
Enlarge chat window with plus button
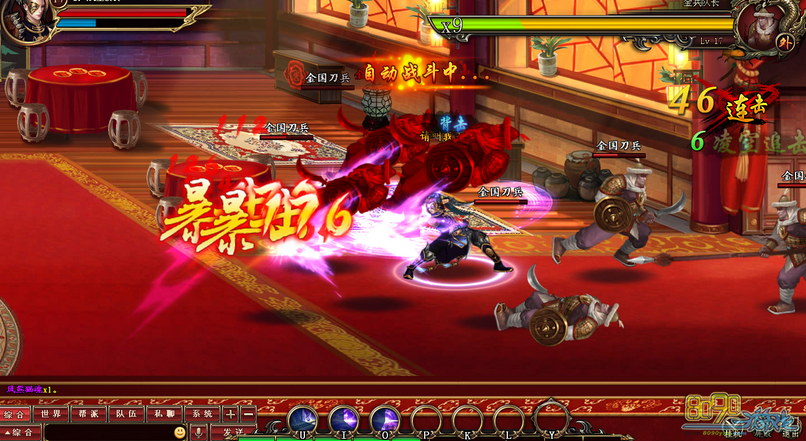click(231, 413)
